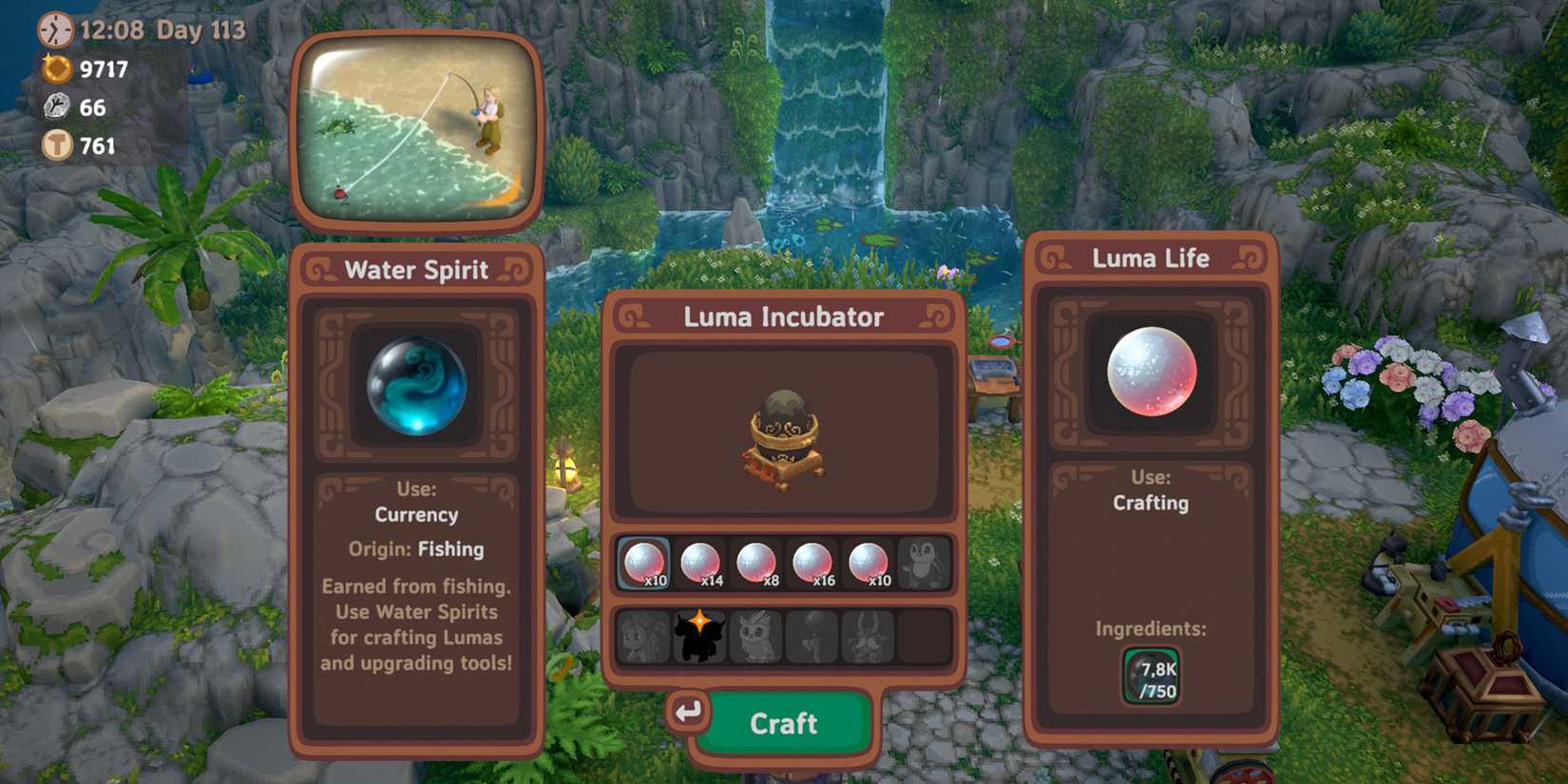This screenshot has height=784, width=1568.
Task: Click the Water Spirit orb image
Action: (416, 386)
